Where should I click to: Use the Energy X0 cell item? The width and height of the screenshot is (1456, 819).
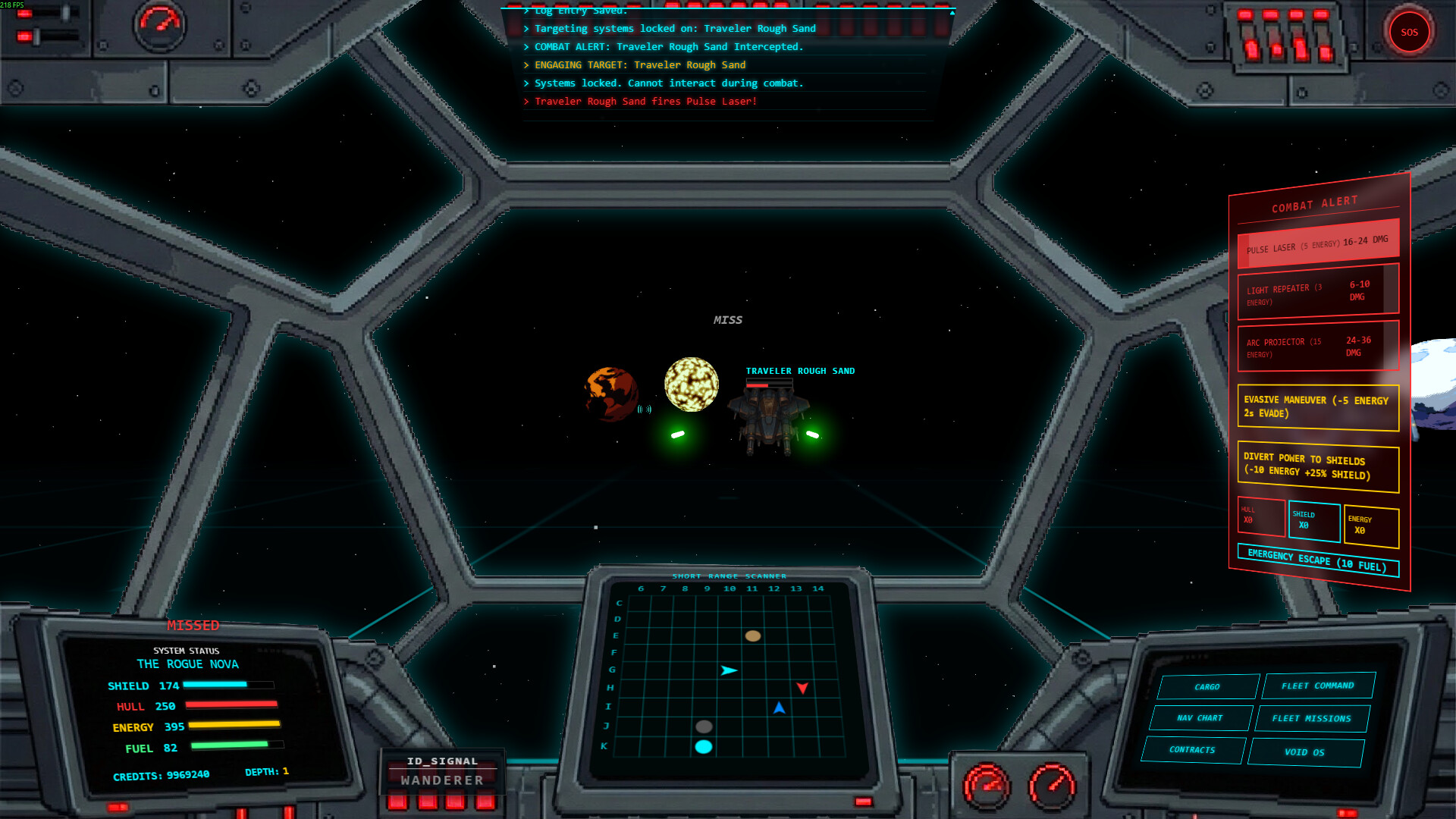tap(1370, 526)
